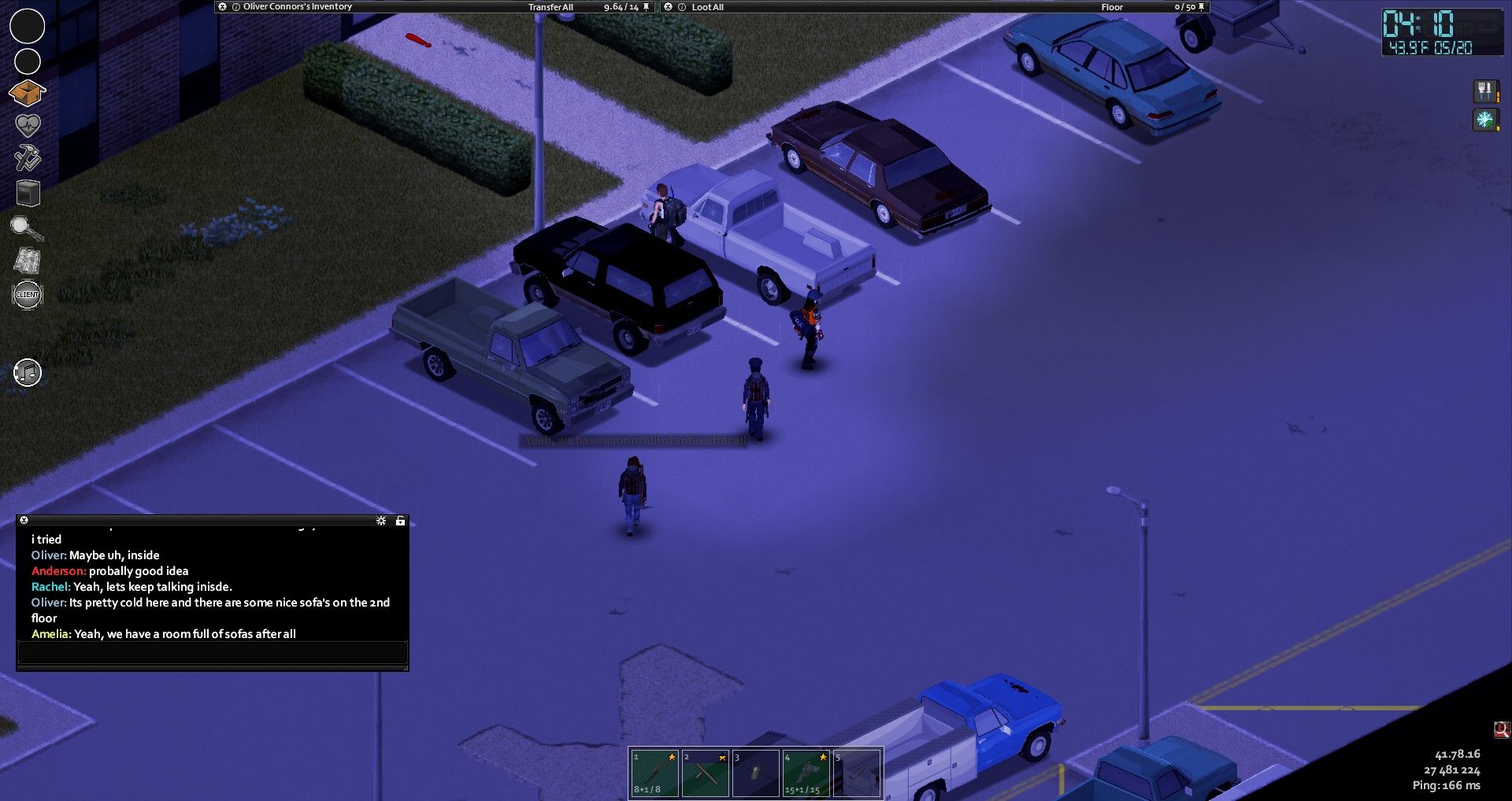Select hotbar slot 1 shotgun
Screen dimensions: 1512x801
pyautogui.click(x=654, y=773)
